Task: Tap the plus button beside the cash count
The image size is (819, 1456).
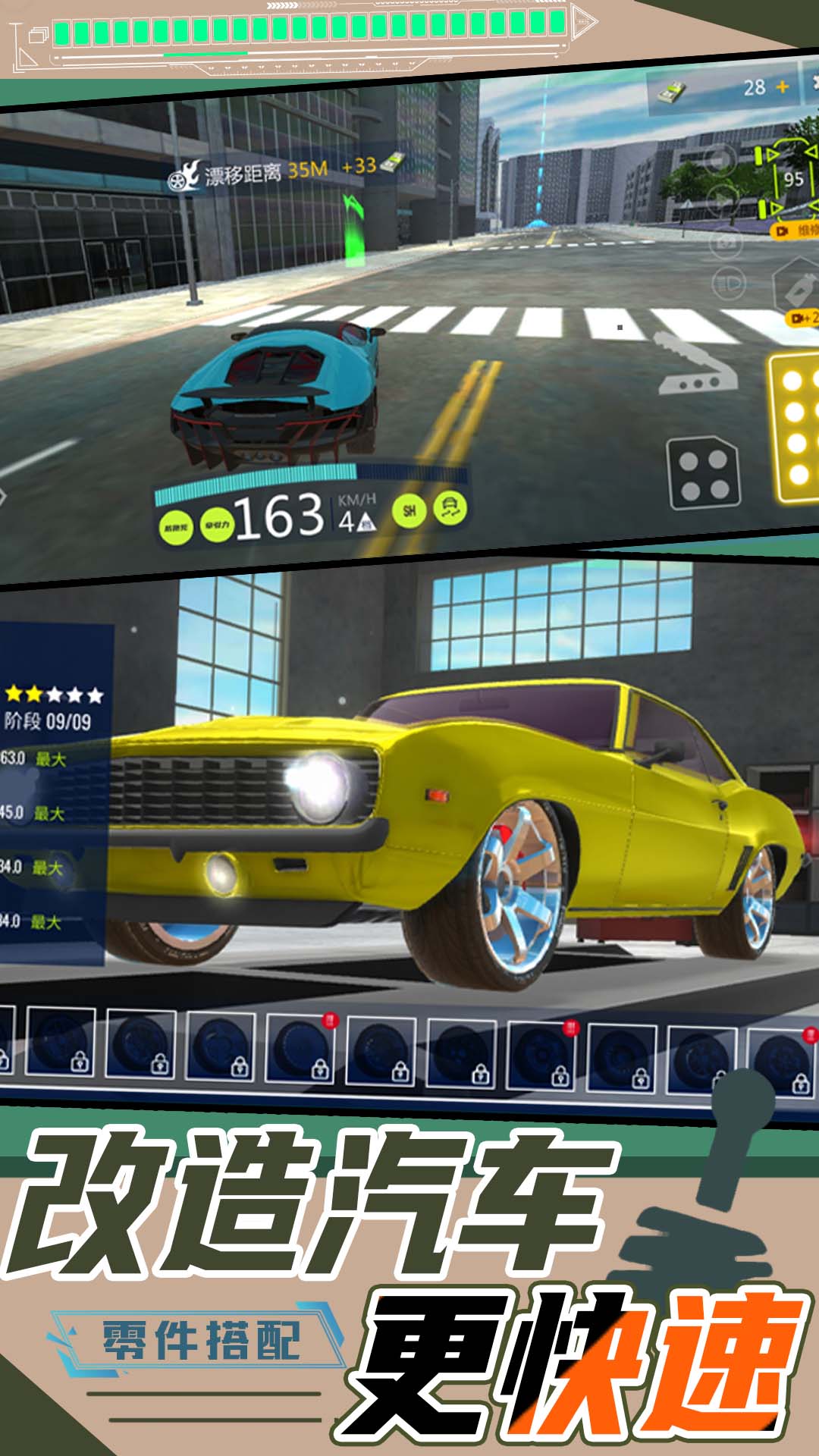Action: [783, 87]
